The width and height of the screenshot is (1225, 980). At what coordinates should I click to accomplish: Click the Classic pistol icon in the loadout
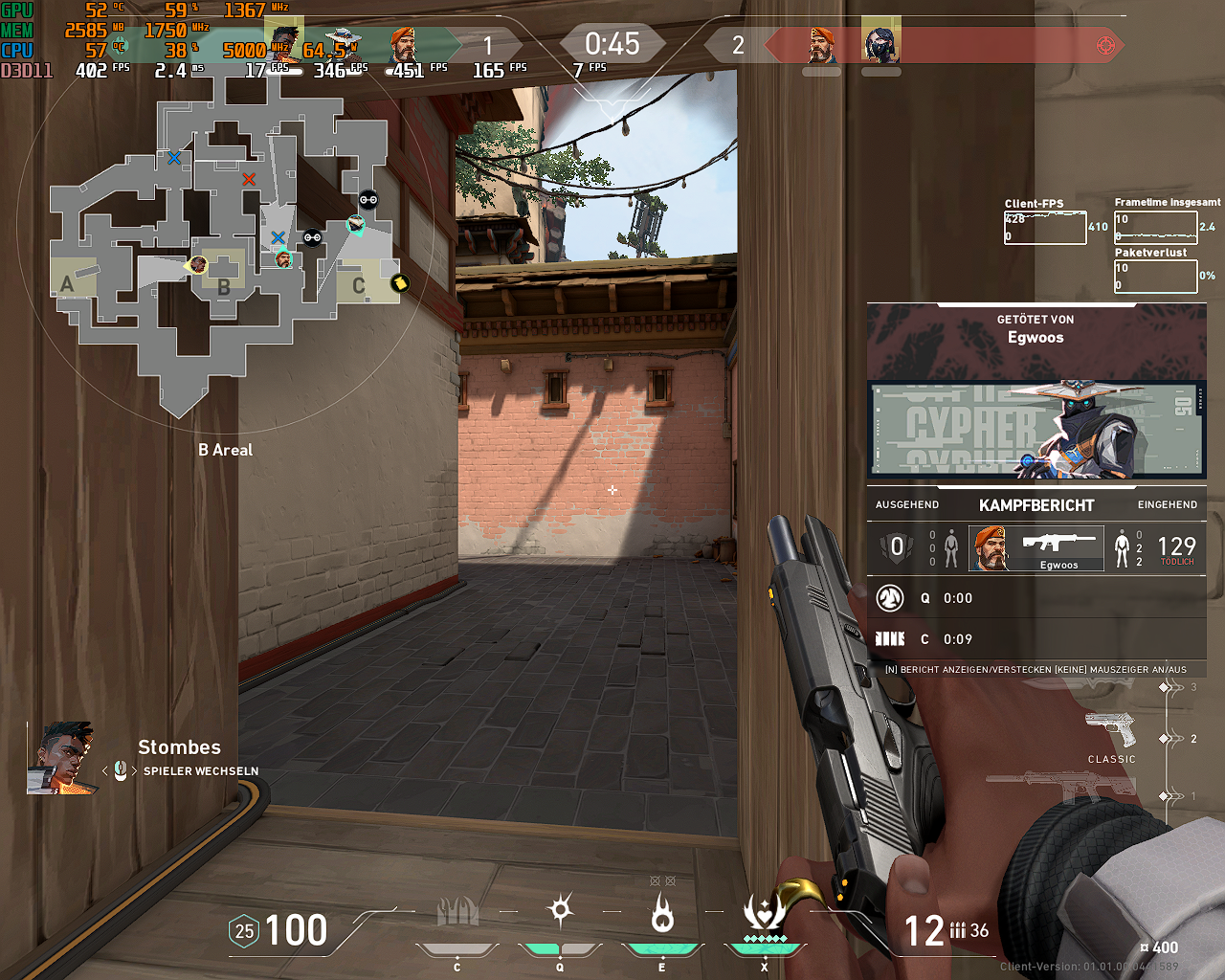1110,727
